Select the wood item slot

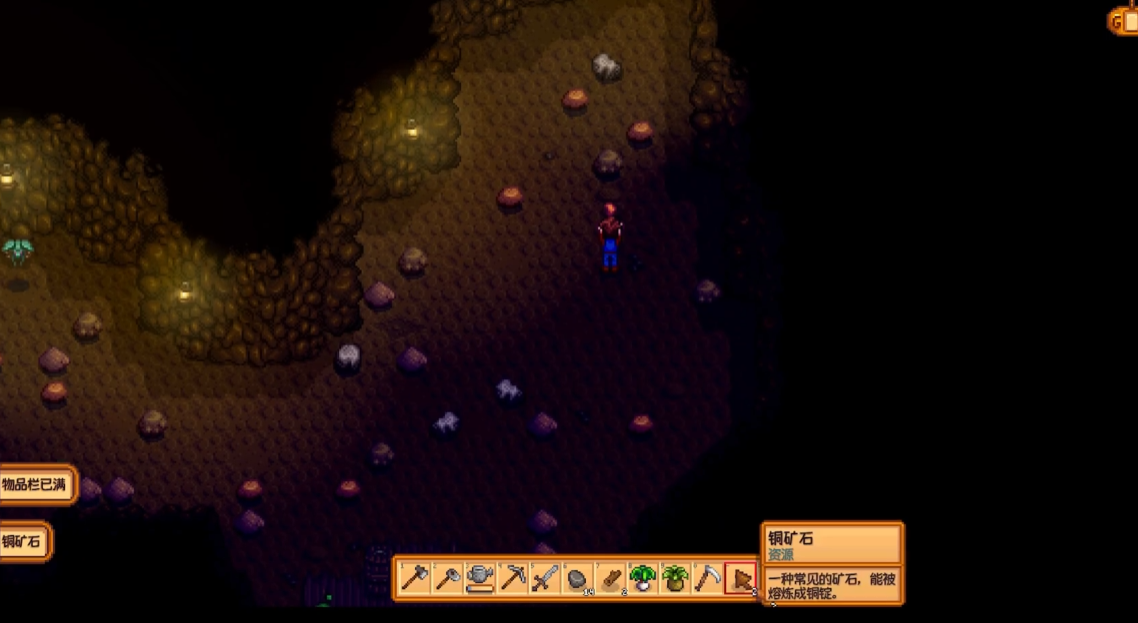coord(610,578)
